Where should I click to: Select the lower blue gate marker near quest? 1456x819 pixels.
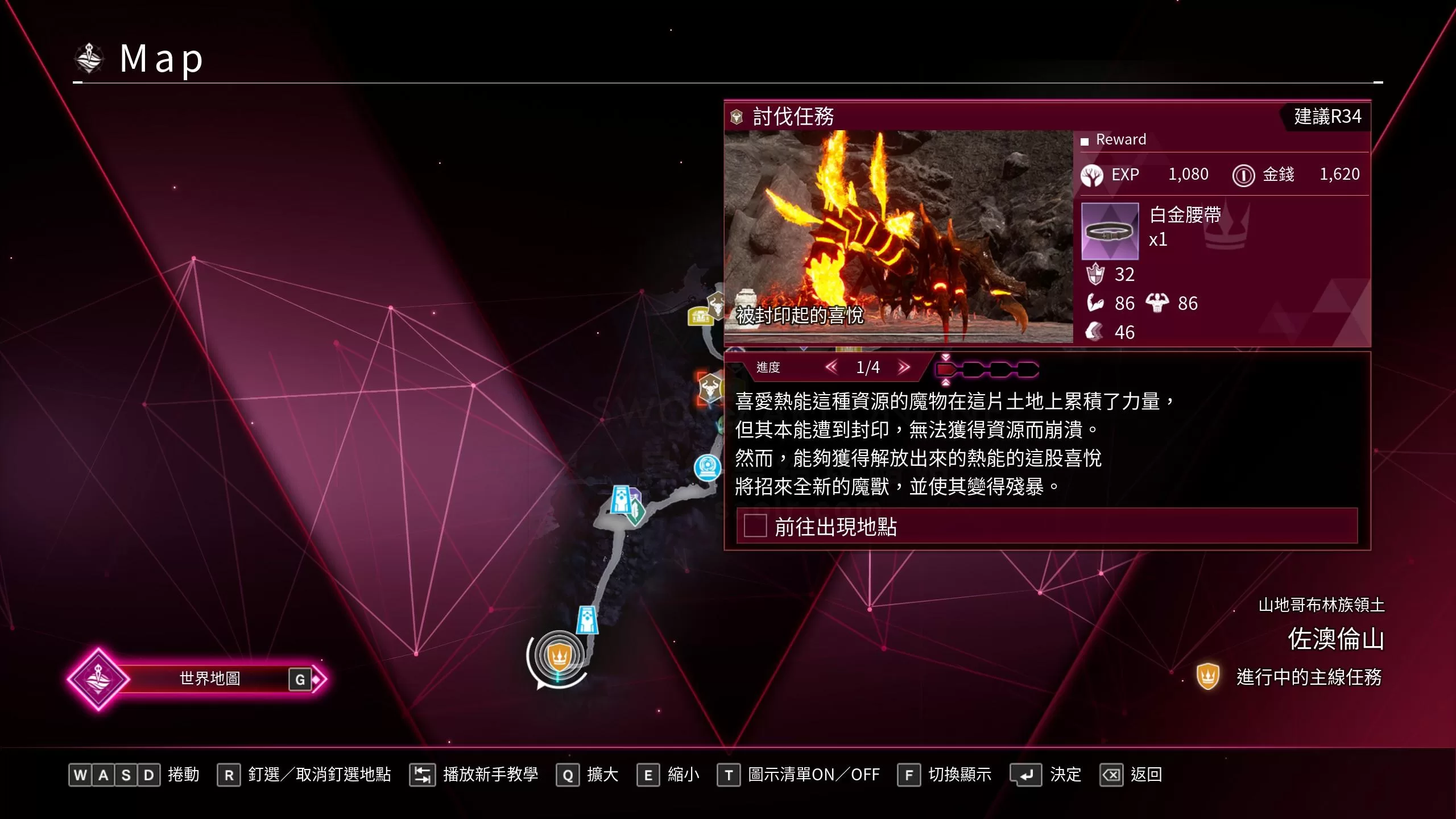pos(587,620)
